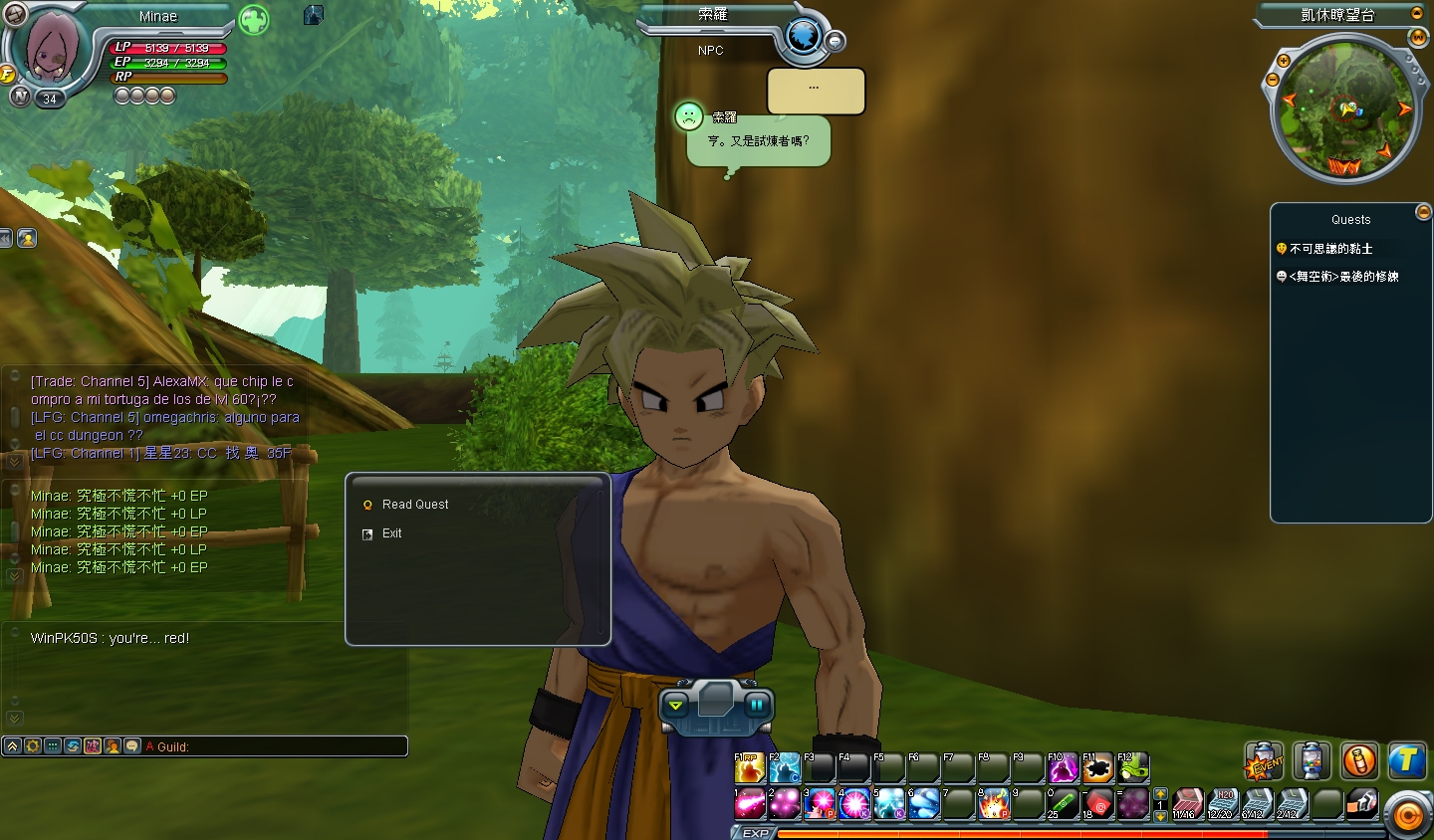Screen dimensions: 1434x840
Task: Toggle the speech bubble chat icon
Action: pyautogui.click(x=132, y=745)
